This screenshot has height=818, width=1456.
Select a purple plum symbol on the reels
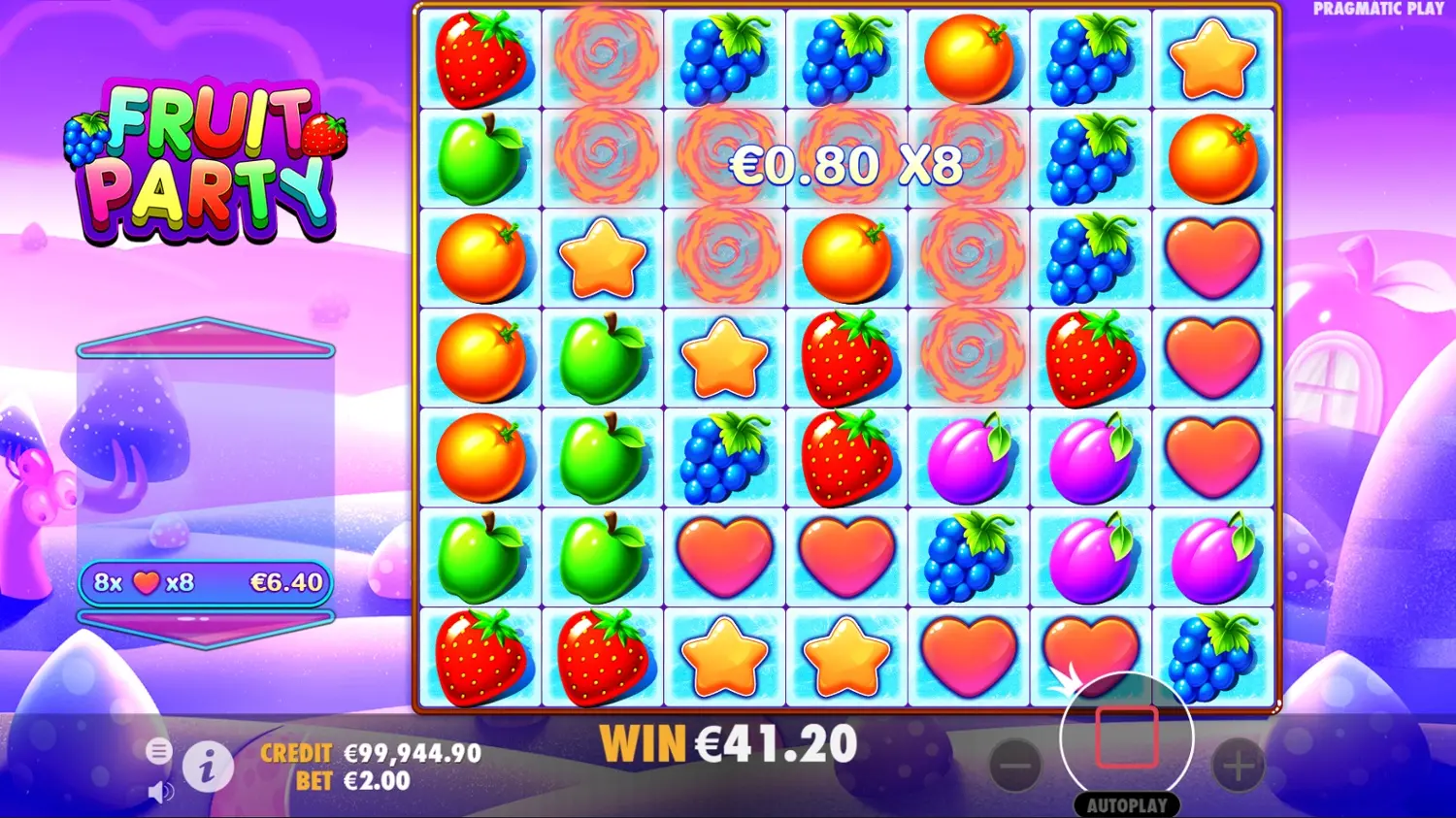tap(969, 456)
